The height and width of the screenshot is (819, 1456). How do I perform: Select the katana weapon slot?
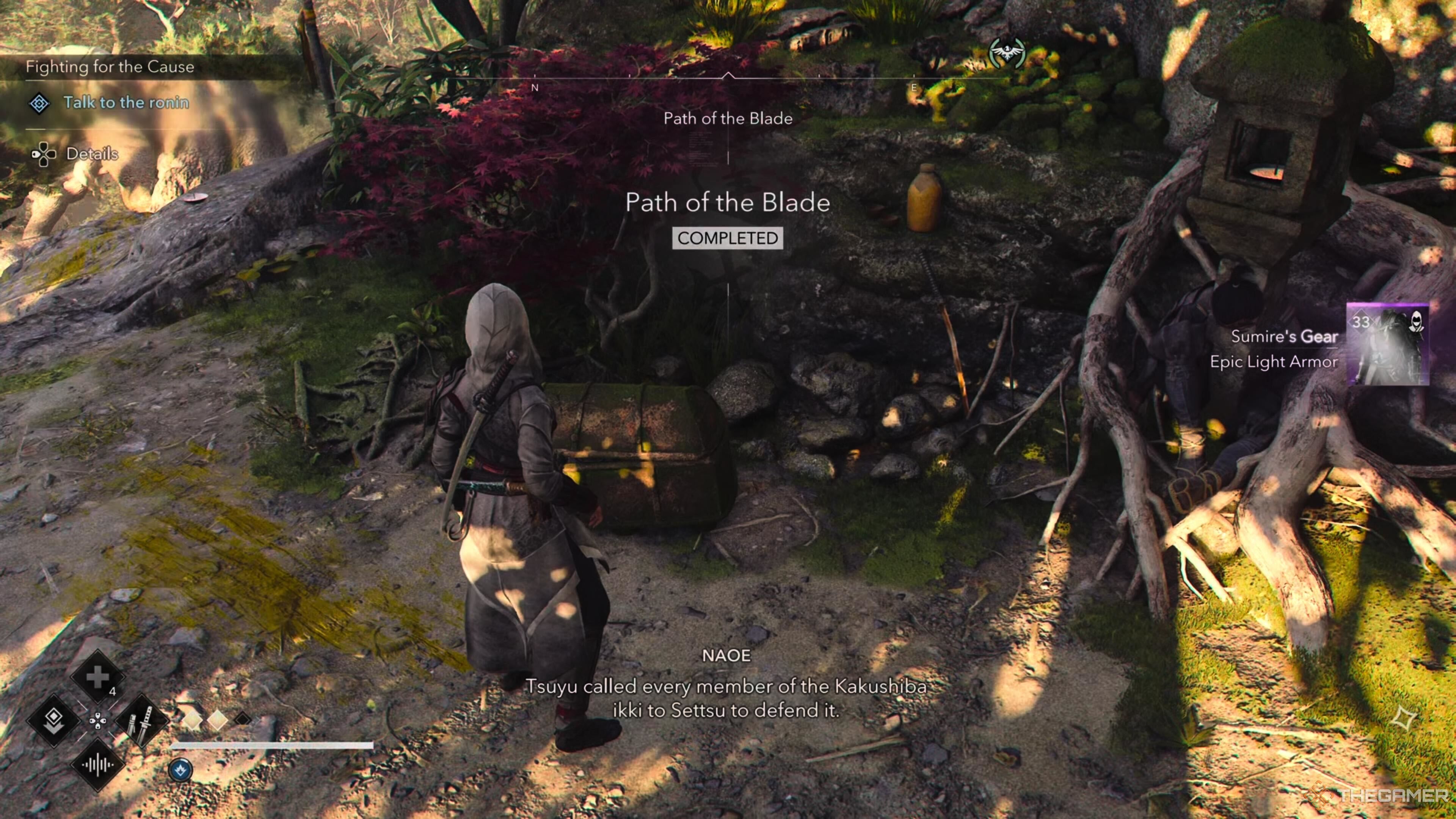[141, 721]
